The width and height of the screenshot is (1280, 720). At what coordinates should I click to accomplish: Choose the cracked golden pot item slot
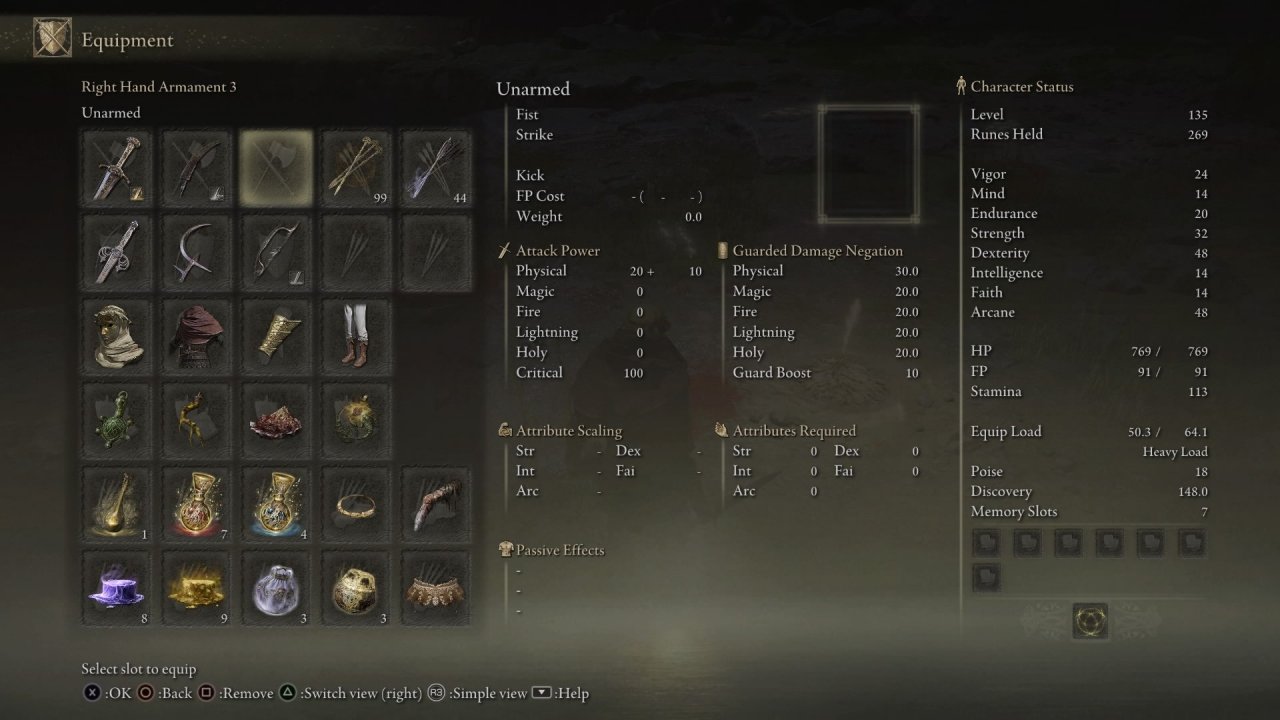click(357, 589)
